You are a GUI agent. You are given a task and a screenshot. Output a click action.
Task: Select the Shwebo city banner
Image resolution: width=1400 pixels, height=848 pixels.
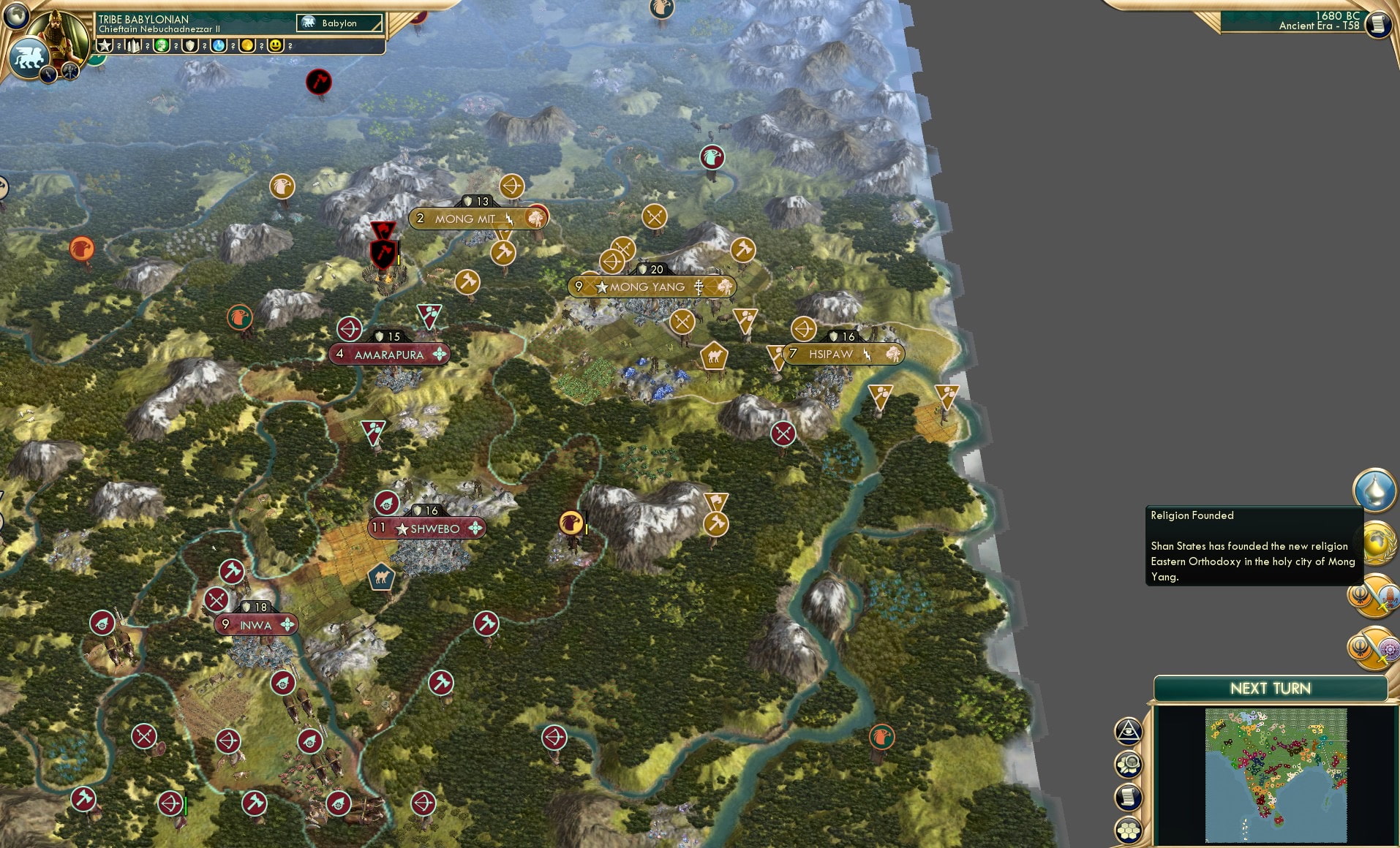[426, 527]
